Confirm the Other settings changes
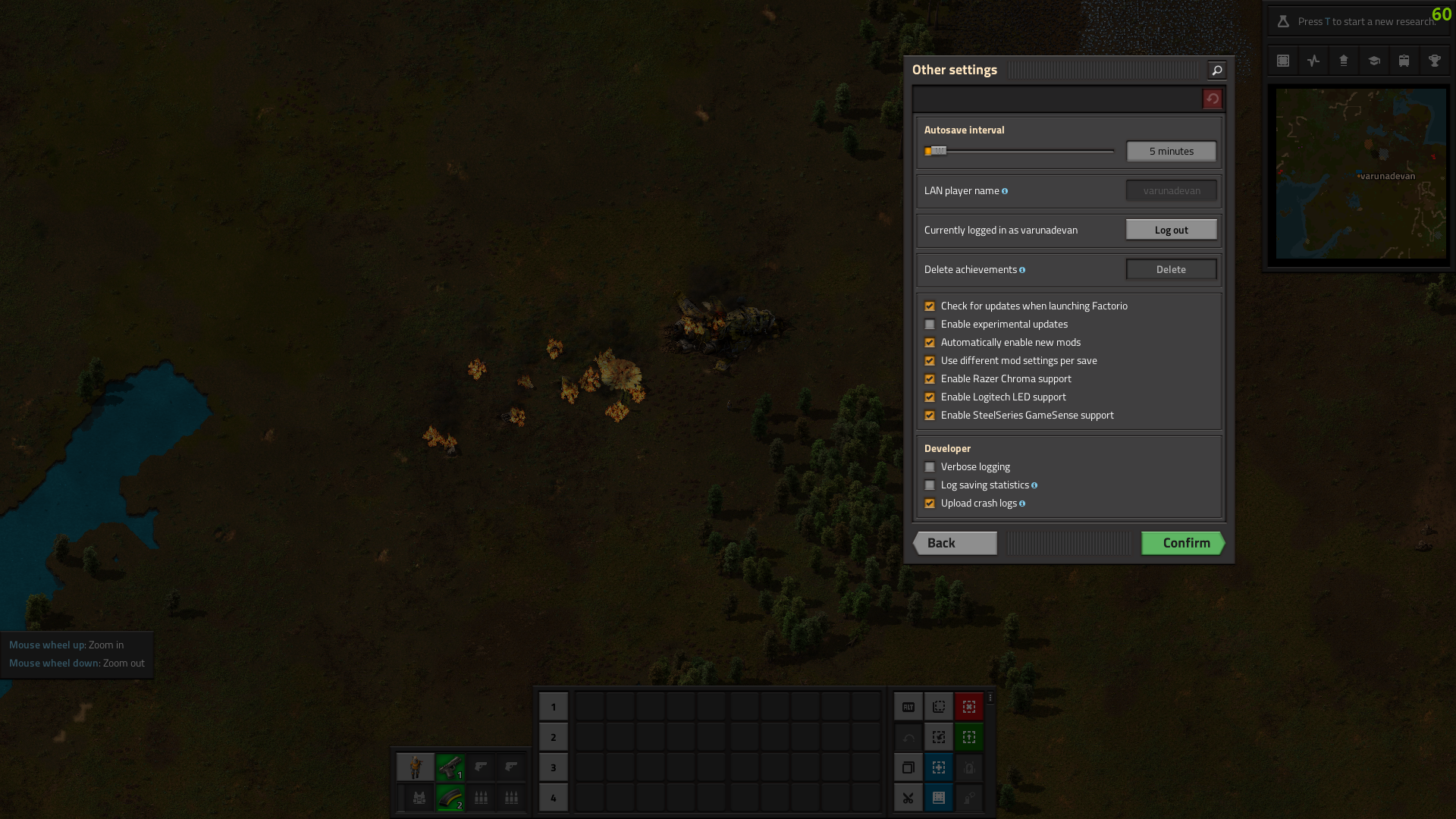Image resolution: width=1456 pixels, height=819 pixels. pos(1183,543)
